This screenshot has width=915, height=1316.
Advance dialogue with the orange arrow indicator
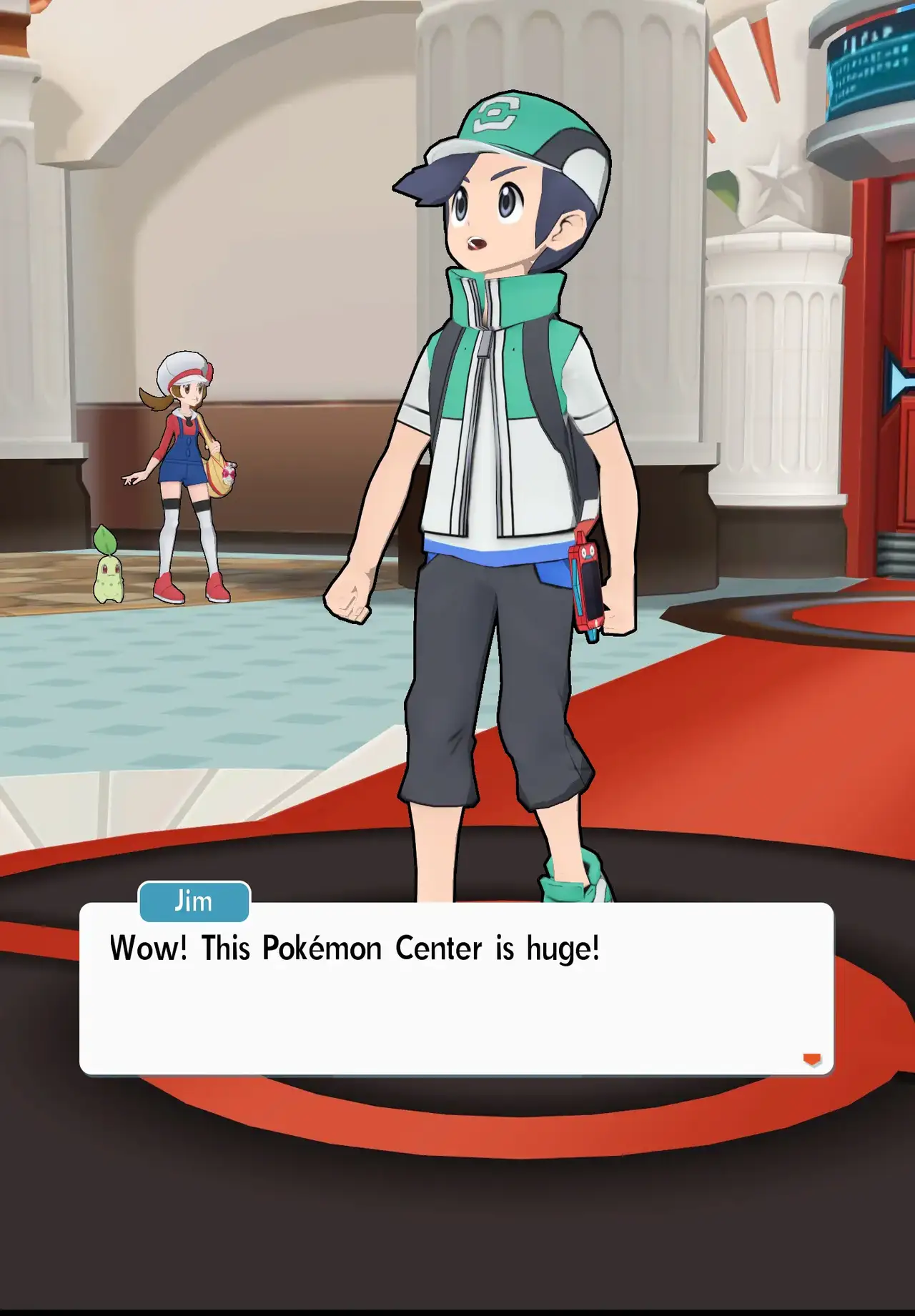[811, 1059]
